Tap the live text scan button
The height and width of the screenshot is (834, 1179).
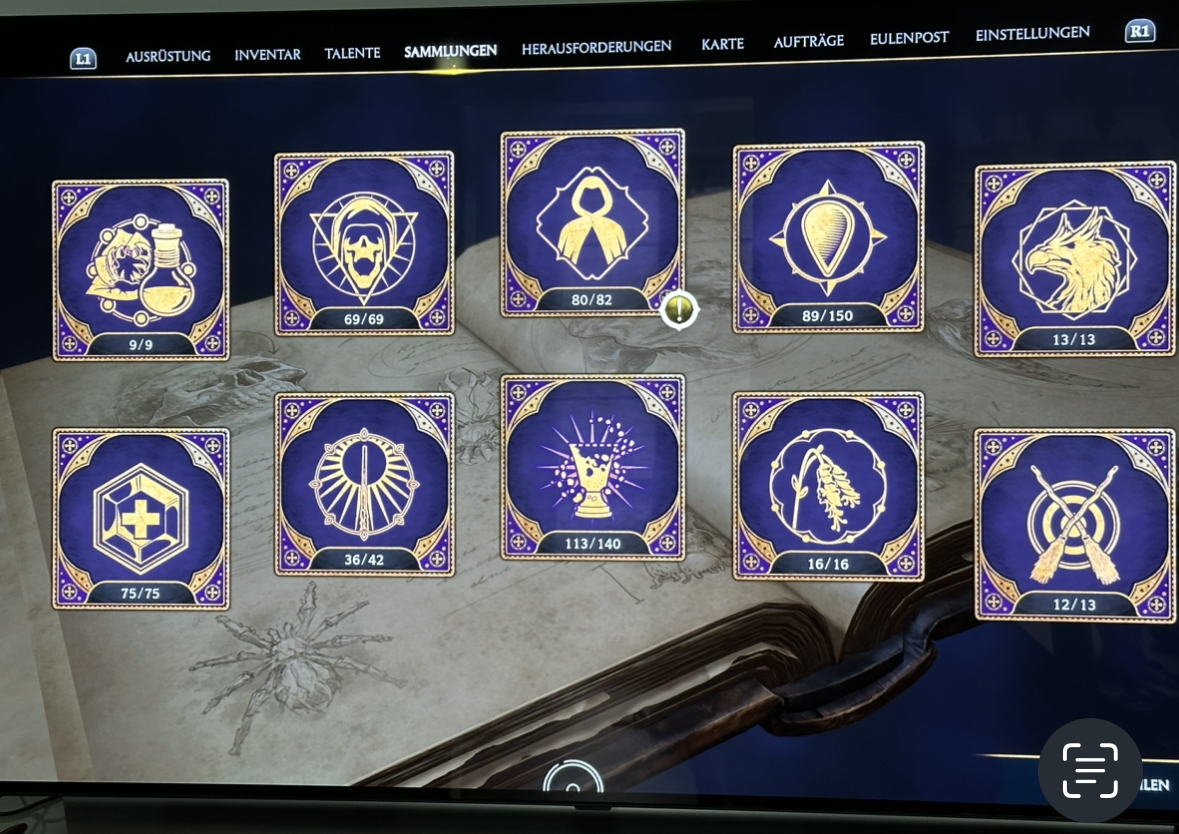(1090, 770)
